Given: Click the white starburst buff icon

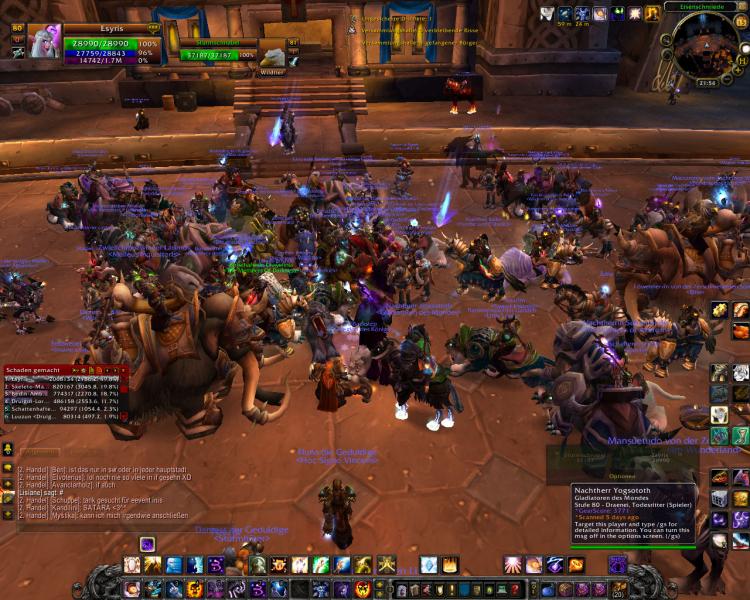Looking at the screenshot, I should pyautogui.click(x=635, y=14).
